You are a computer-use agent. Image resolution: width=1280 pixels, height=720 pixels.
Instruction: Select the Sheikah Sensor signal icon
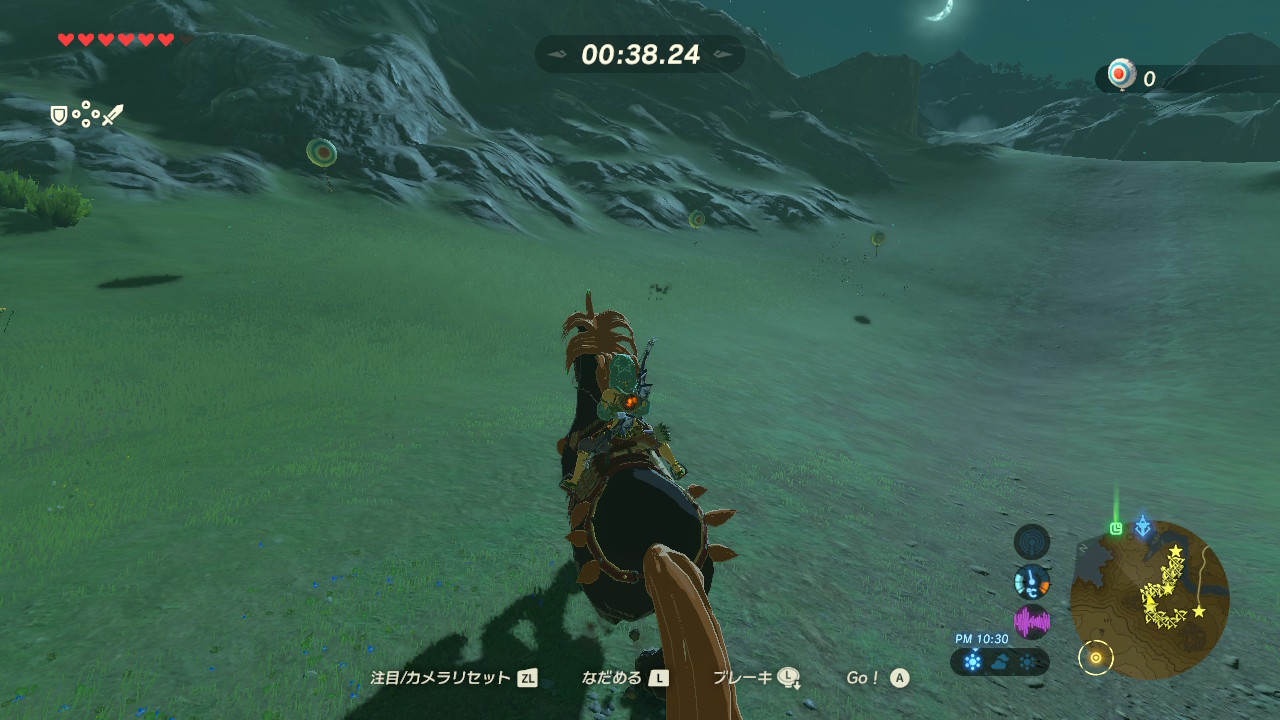pos(1032,542)
